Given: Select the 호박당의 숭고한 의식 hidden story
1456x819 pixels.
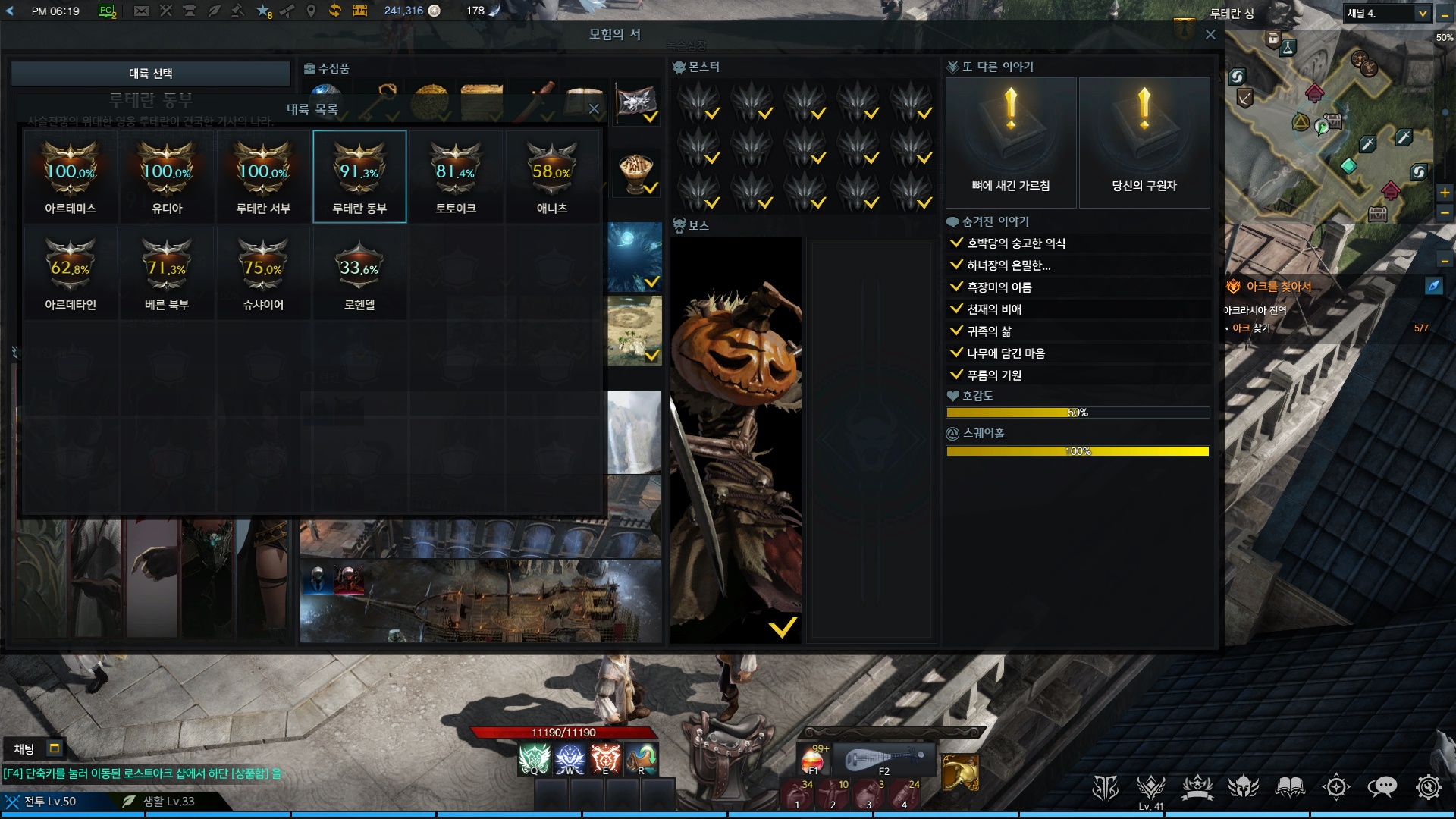Looking at the screenshot, I should click(1015, 243).
